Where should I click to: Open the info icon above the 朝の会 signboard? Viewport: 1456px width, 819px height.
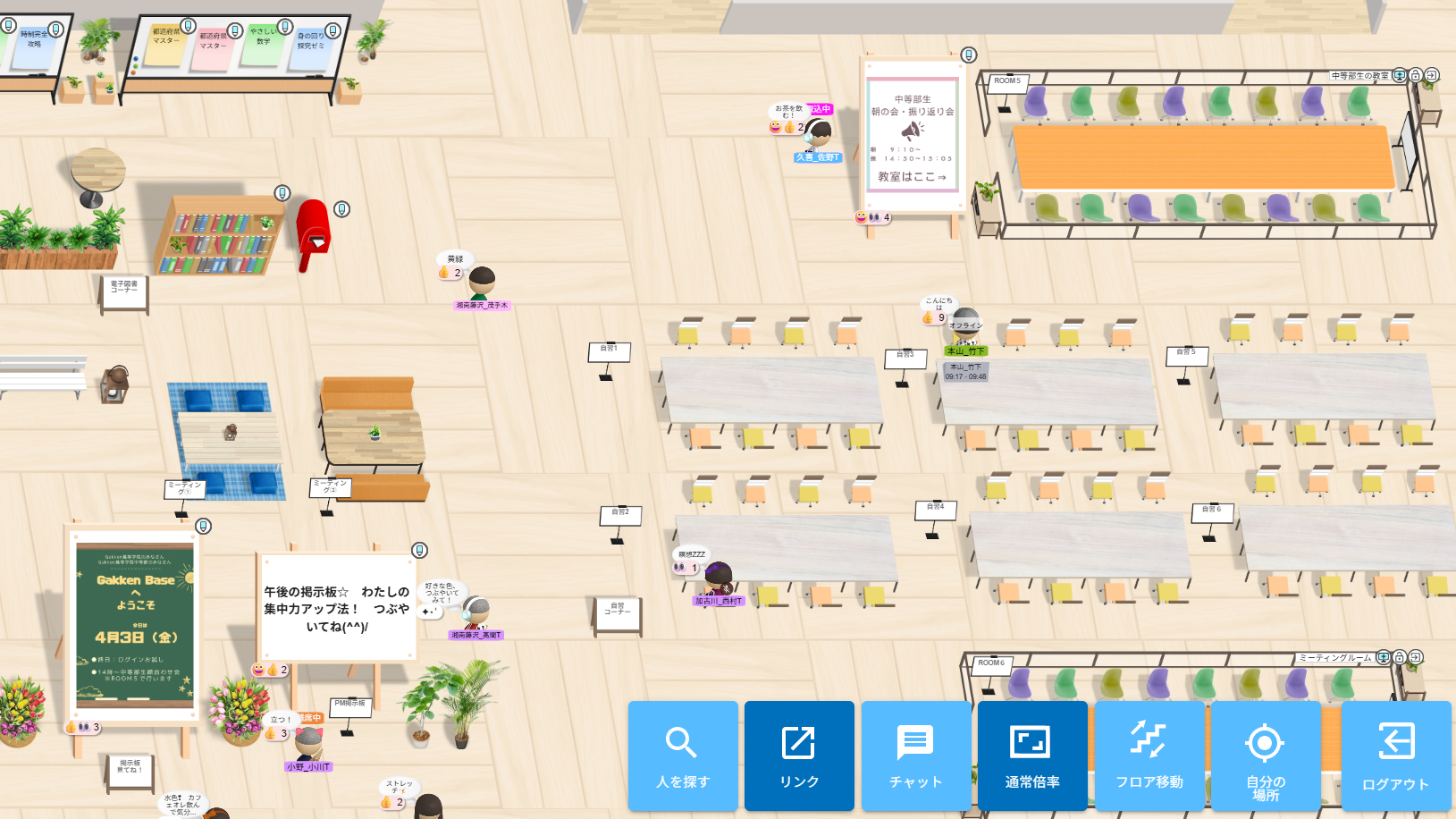click(968, 55)
